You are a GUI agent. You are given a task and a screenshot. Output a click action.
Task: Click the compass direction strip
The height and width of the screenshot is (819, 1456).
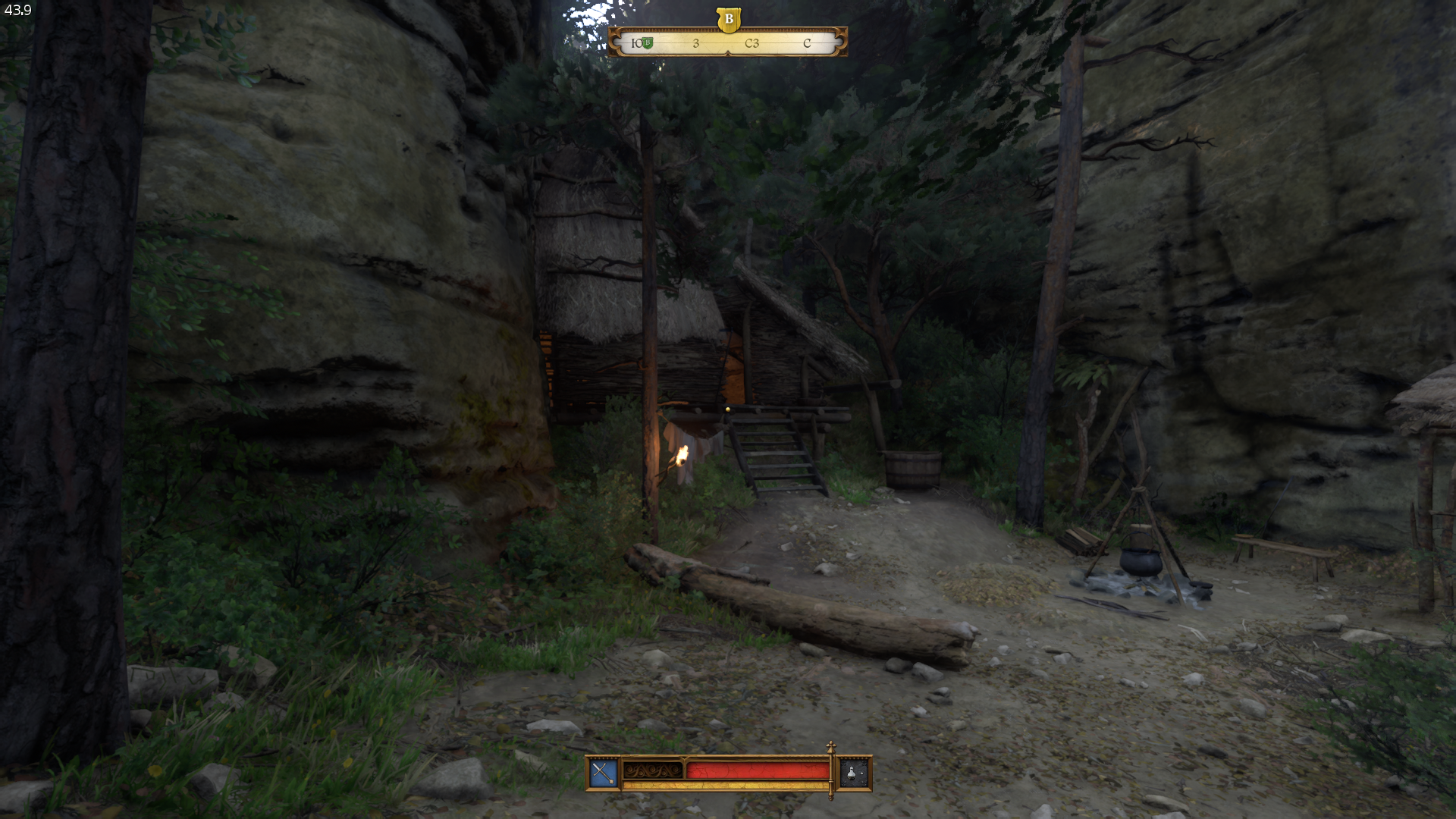[x=728, y=43]
